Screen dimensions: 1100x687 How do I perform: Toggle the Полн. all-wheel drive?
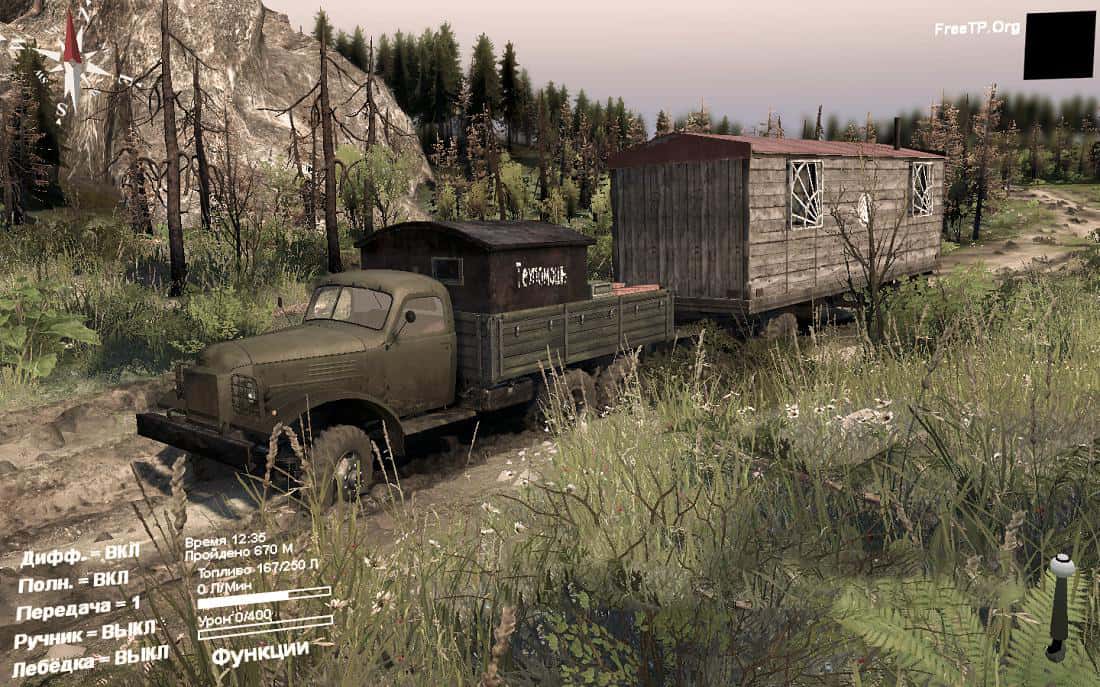[x=73, y=582]
